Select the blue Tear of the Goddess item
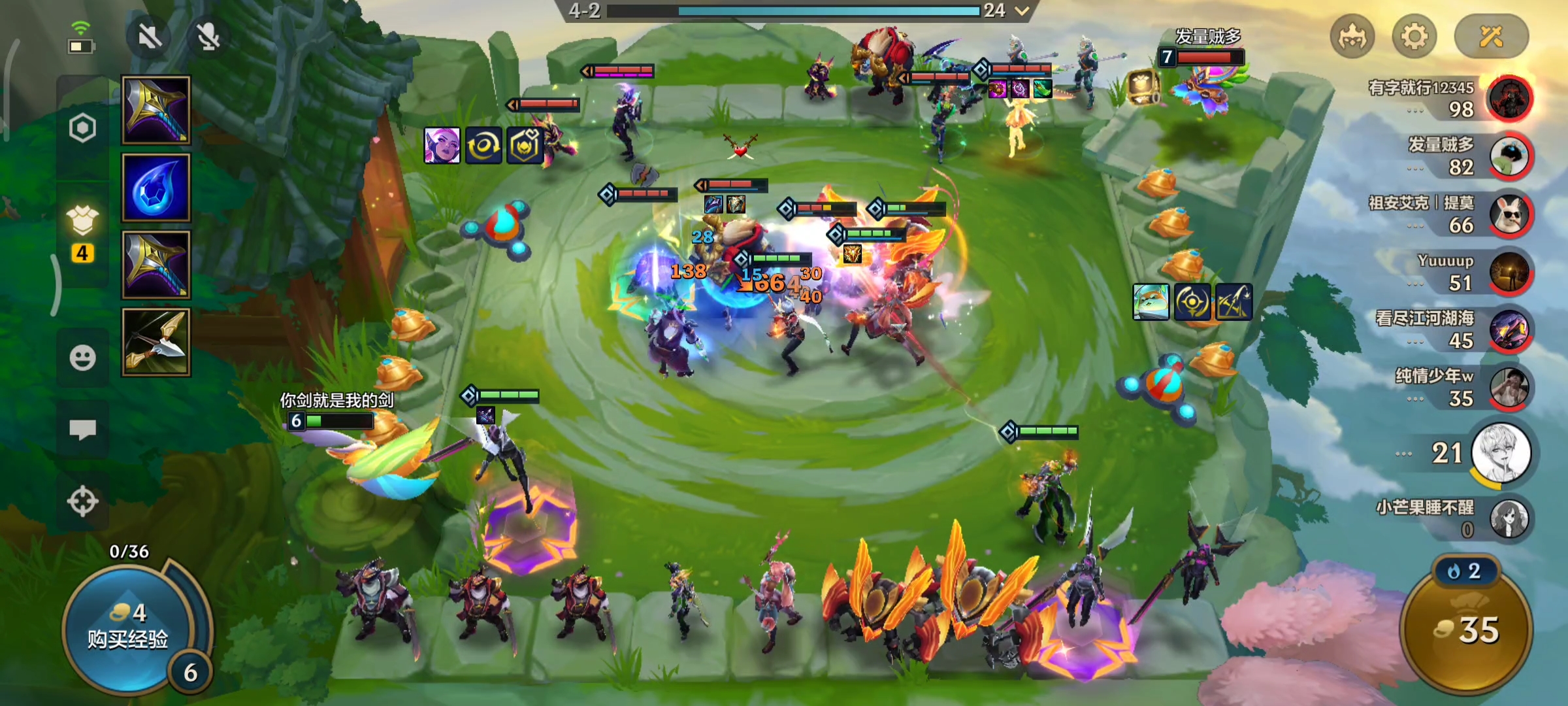The width and height of the screenshot is (1568, 706). [x=156, y=188]
